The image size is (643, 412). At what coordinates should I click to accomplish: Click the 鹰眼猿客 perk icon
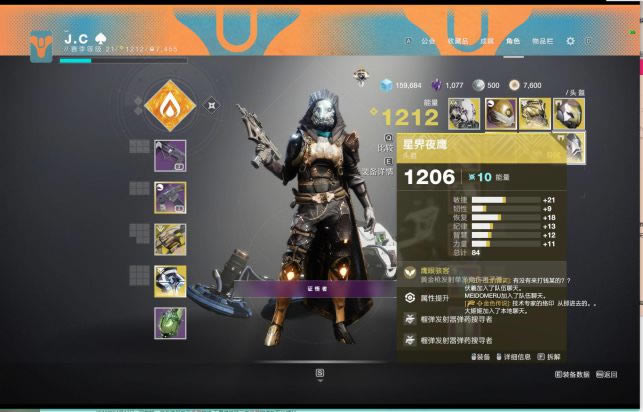411,272
